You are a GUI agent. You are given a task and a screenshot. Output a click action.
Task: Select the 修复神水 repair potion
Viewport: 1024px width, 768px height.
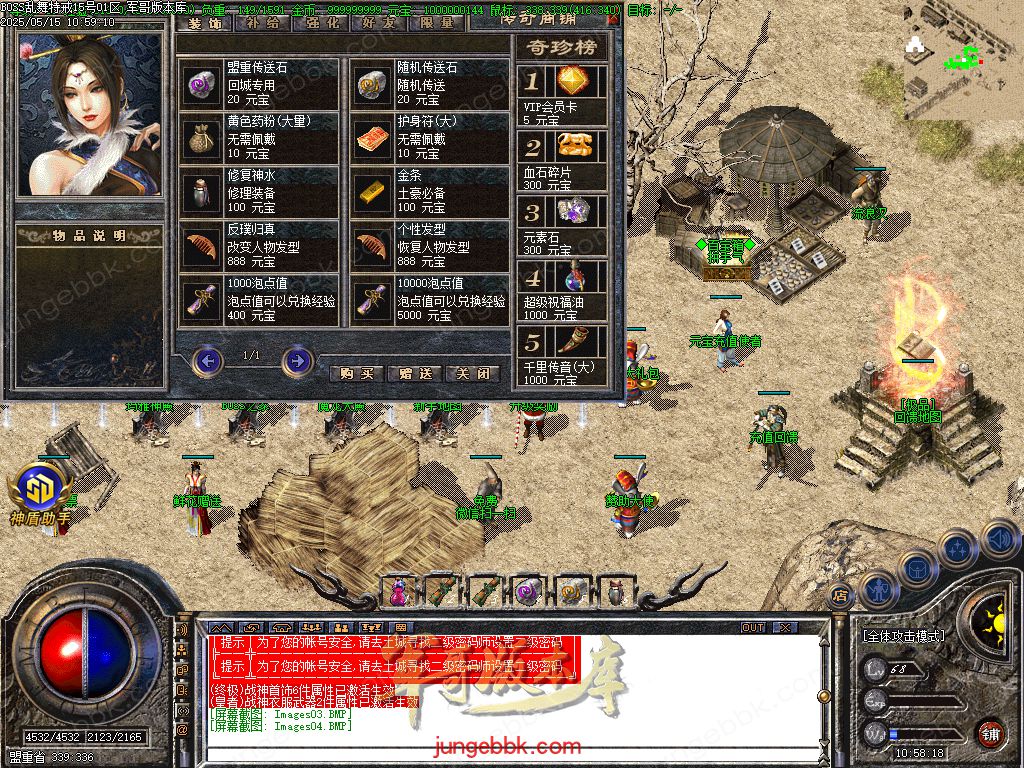pos(202,192)
